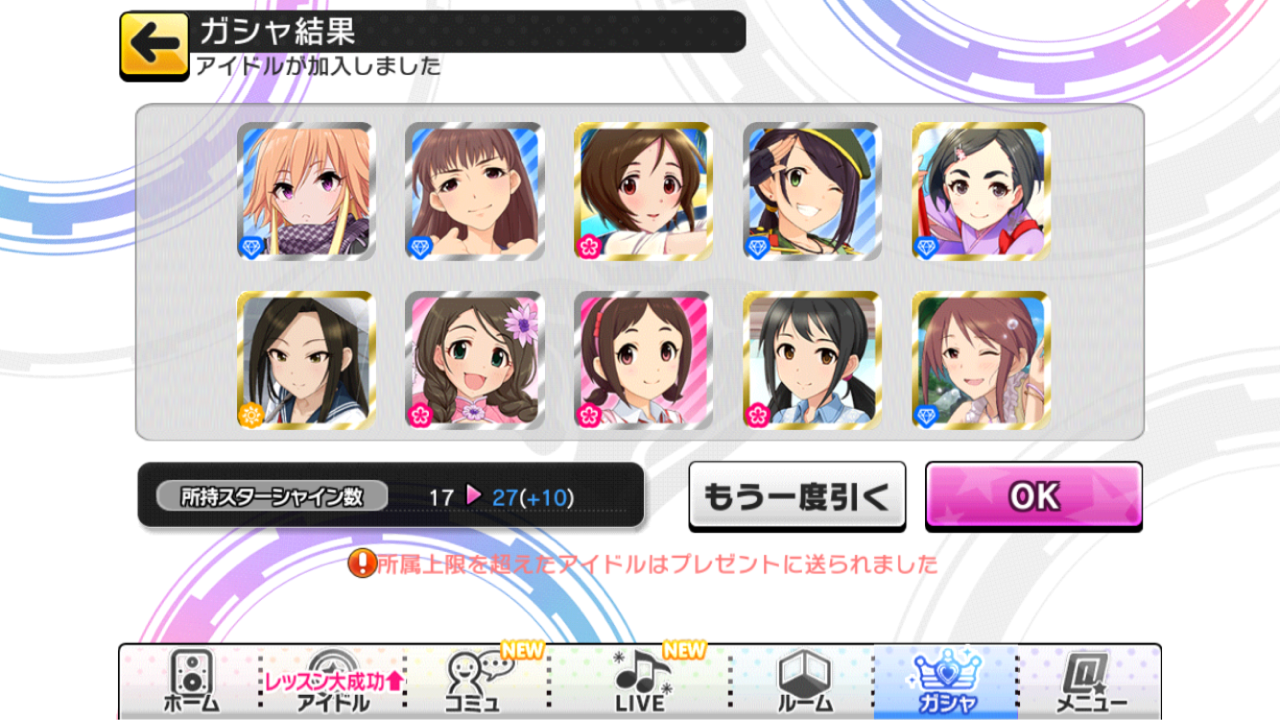Select the saluting idol card thumbnail

(811, 190)
